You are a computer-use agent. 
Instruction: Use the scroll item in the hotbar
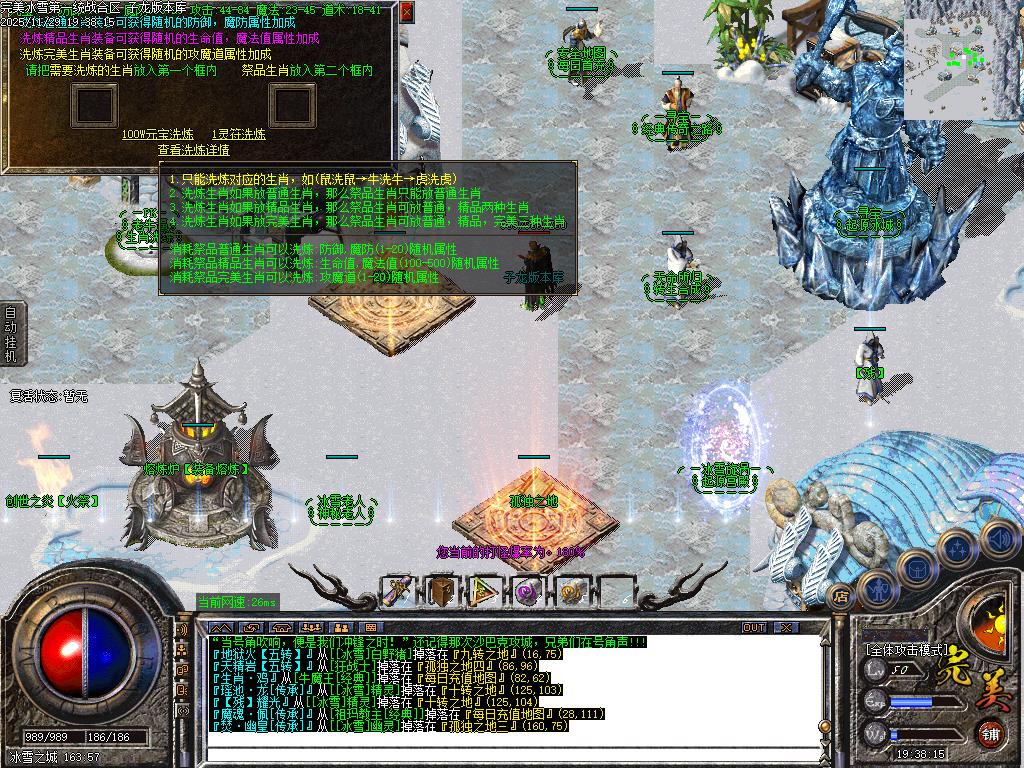399,591
